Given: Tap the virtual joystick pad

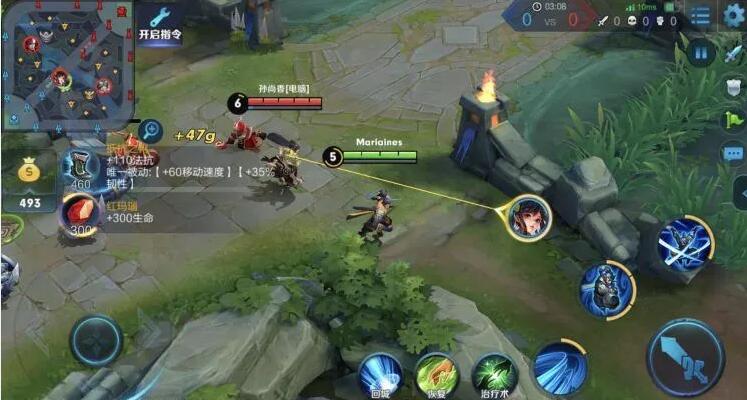Looking at the screenshot, I should [96, 340].
